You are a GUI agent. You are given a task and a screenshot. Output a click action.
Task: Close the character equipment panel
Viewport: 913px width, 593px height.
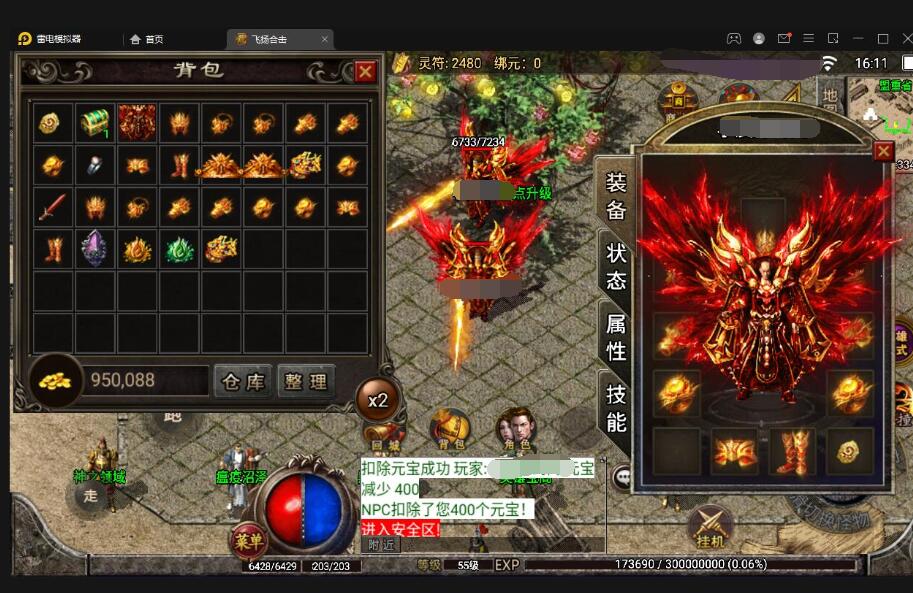[883, 151]
